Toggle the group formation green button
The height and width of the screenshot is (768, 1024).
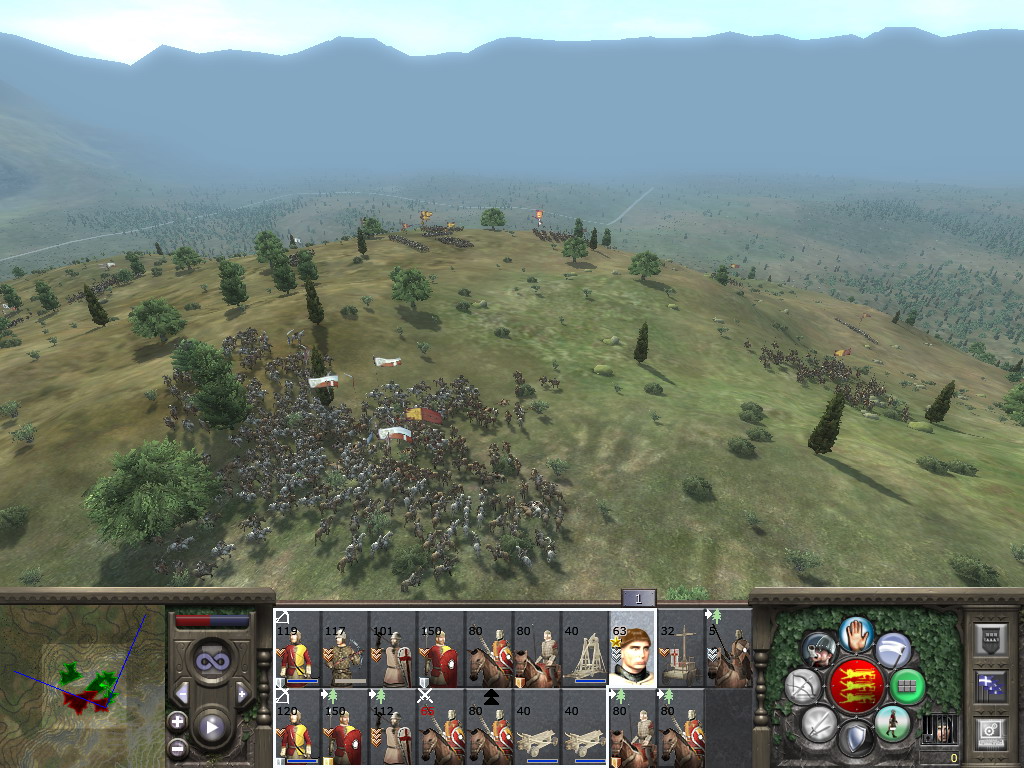[x=906, y=686]
